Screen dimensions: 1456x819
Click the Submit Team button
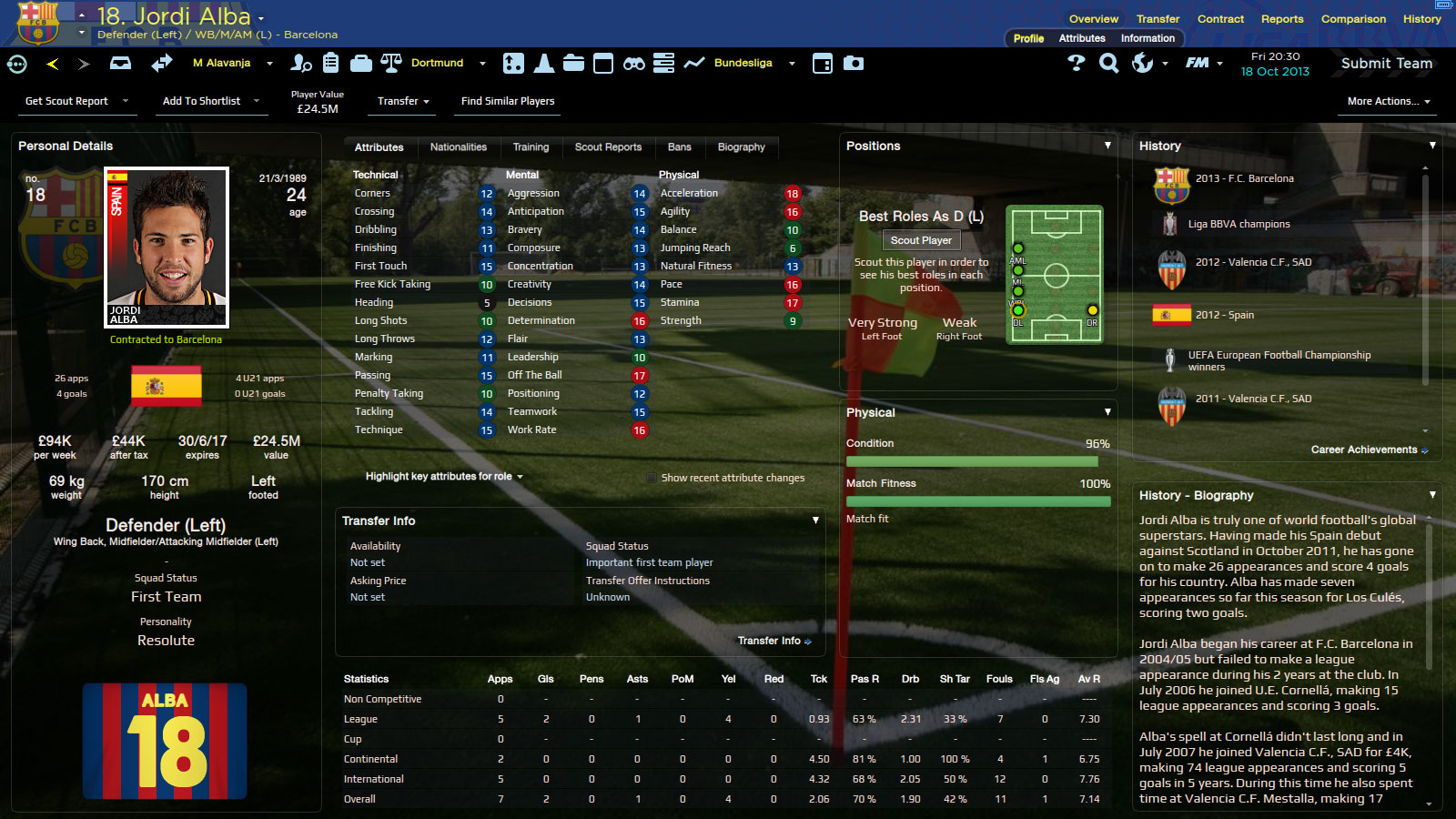[1386, 64]
